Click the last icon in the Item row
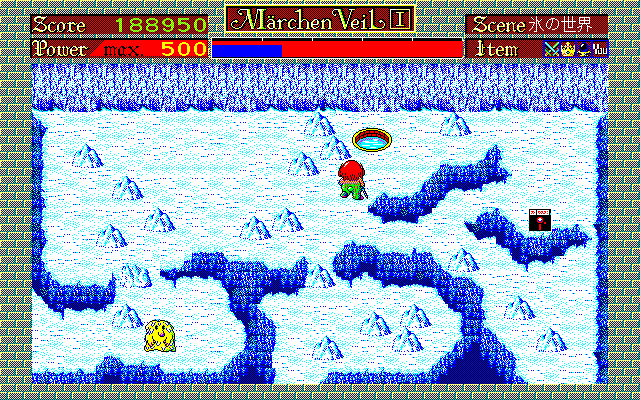Image resolution: width=640 pixels, height=400 pixels. tap(599, 47)
